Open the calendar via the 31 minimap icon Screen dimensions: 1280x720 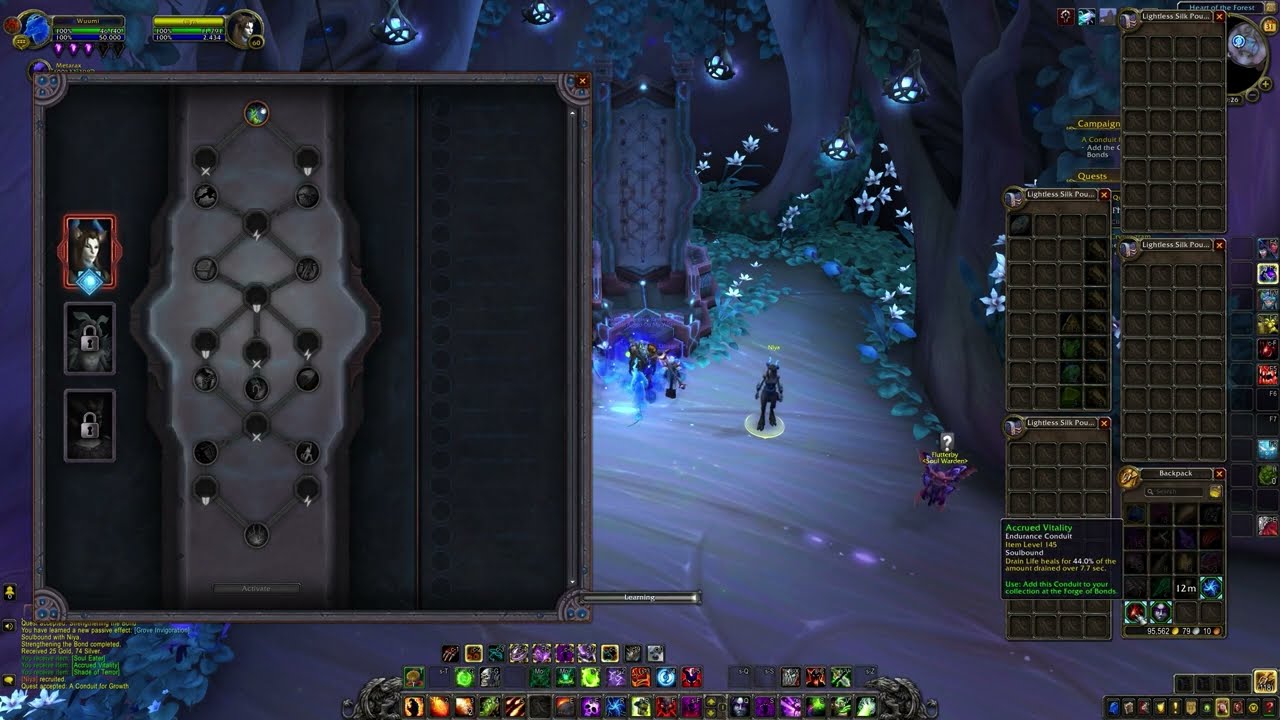pyautogui.click(x=1268, y=26)
